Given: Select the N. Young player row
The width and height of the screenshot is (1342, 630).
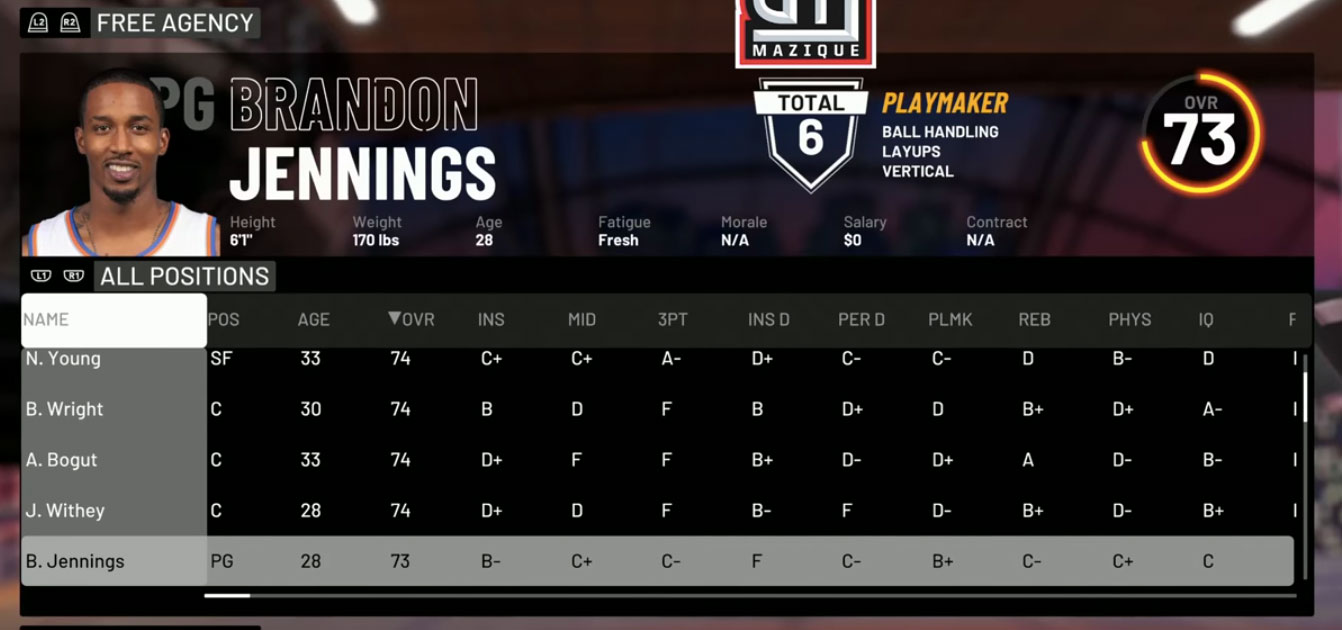Looking at the screenshot, I should click(63, 359).
